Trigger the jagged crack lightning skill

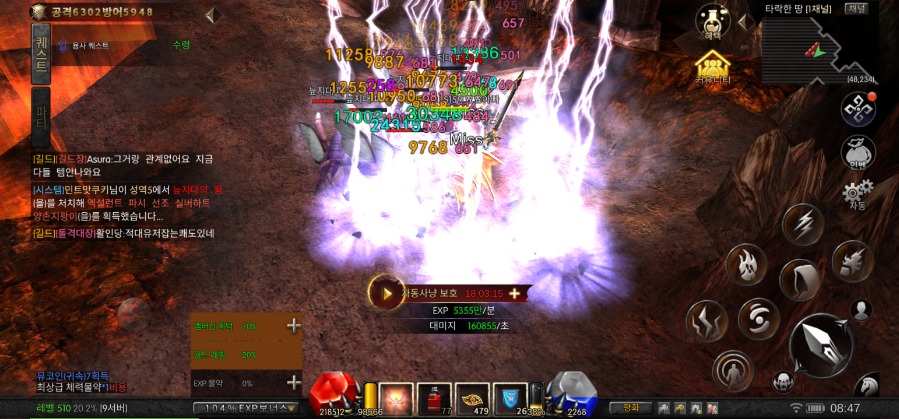coord(706,320)
